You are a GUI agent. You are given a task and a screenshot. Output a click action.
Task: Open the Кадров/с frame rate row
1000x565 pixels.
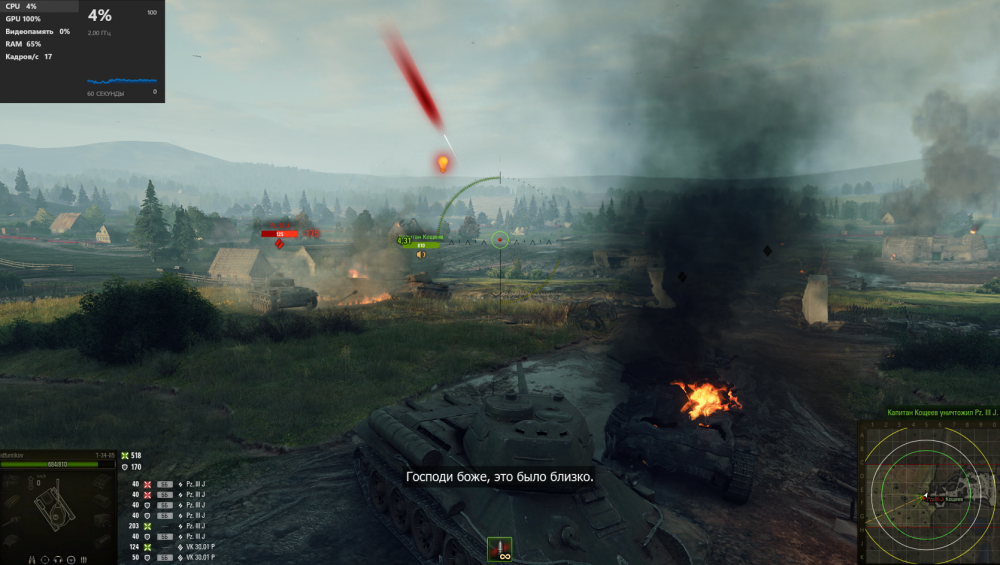28,57
